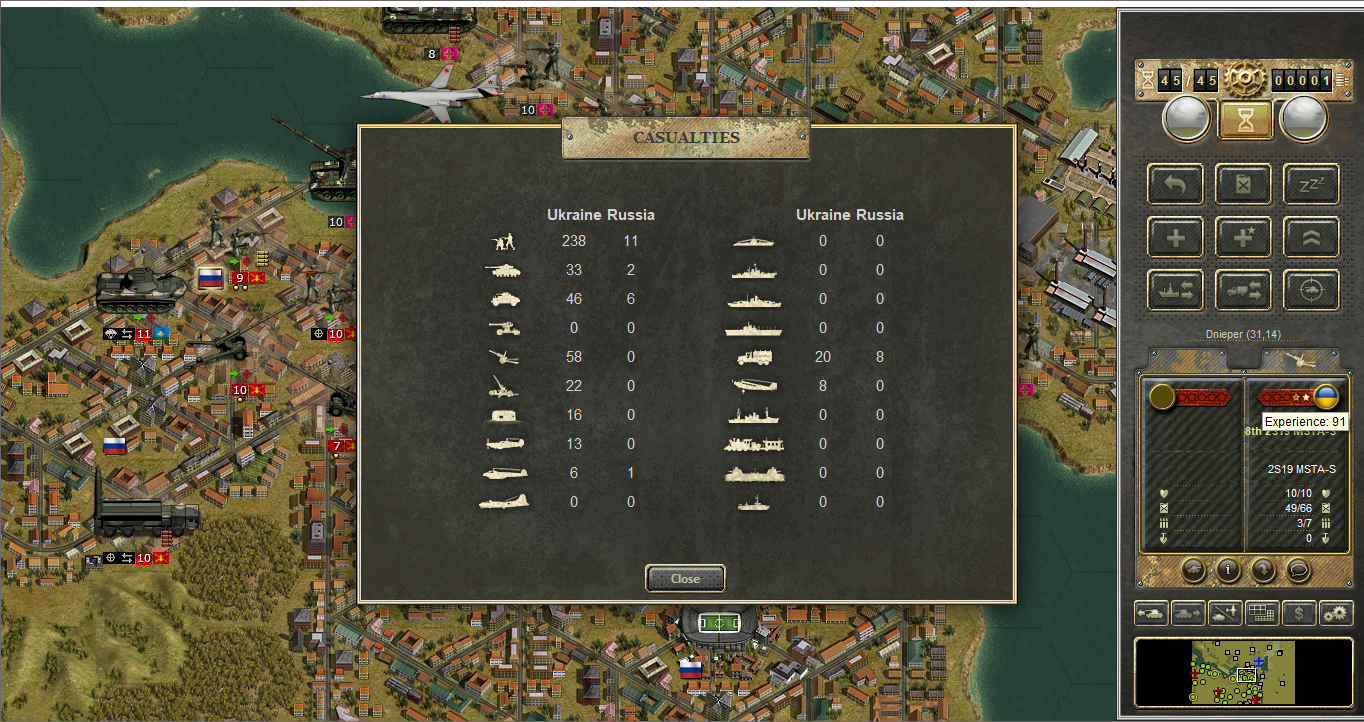Click the tank crosshair button
The width and height of the screenshot is (1364, 722).
pos(1311,290)
